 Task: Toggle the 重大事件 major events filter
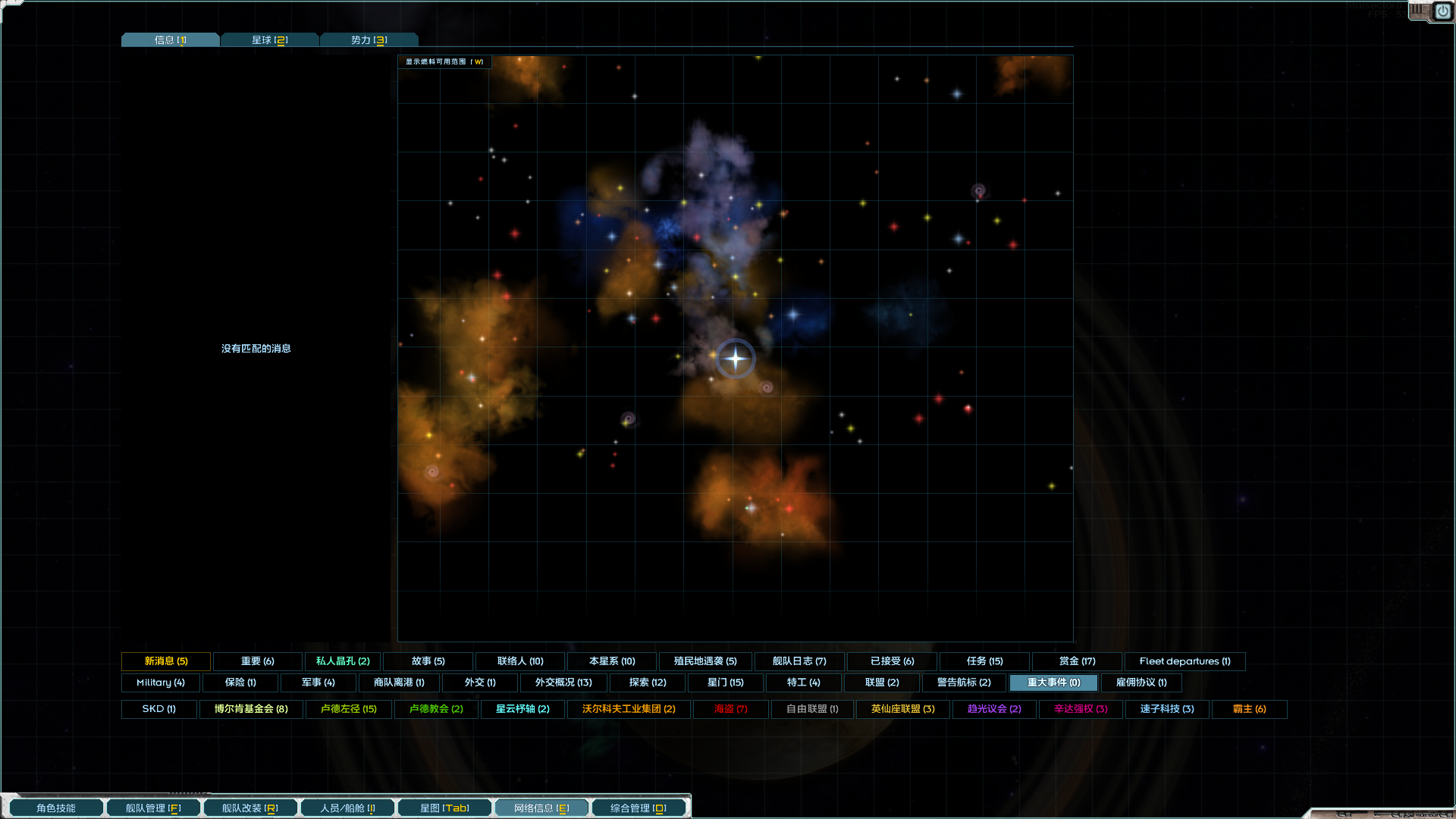coord(1053,682)
